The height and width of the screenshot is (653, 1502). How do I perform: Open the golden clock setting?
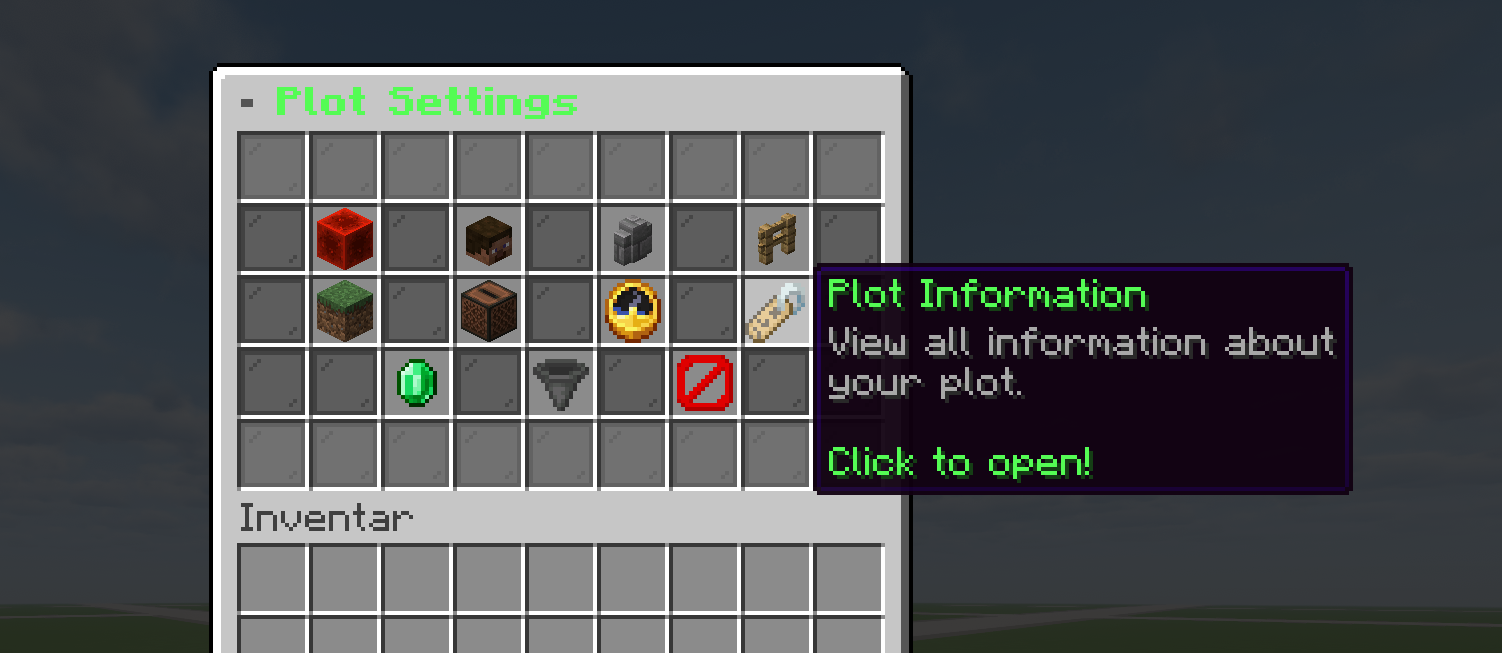click(632, 310)
